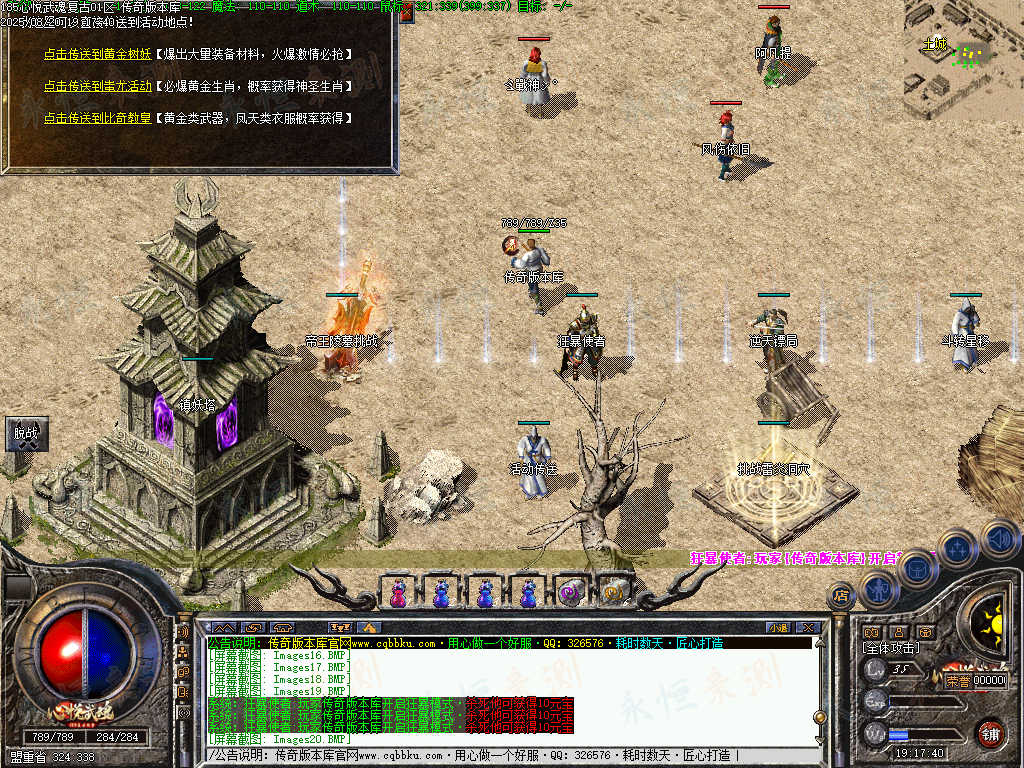Teleport to the 黄金树妖 event via its link
This screenshot has width=1024, height=768.
[98, 54]
